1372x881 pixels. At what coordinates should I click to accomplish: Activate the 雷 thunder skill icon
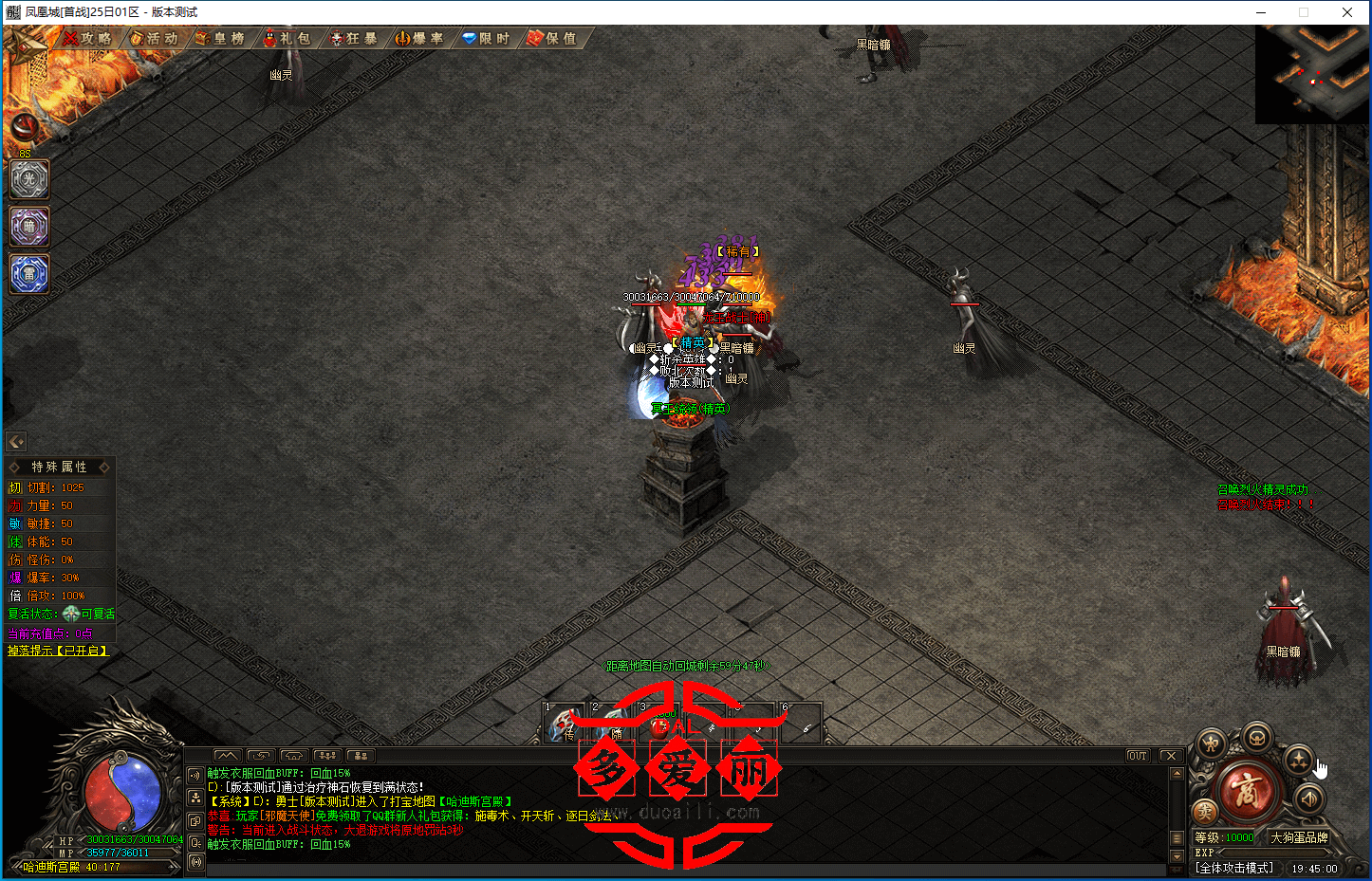tap(29, 274)
